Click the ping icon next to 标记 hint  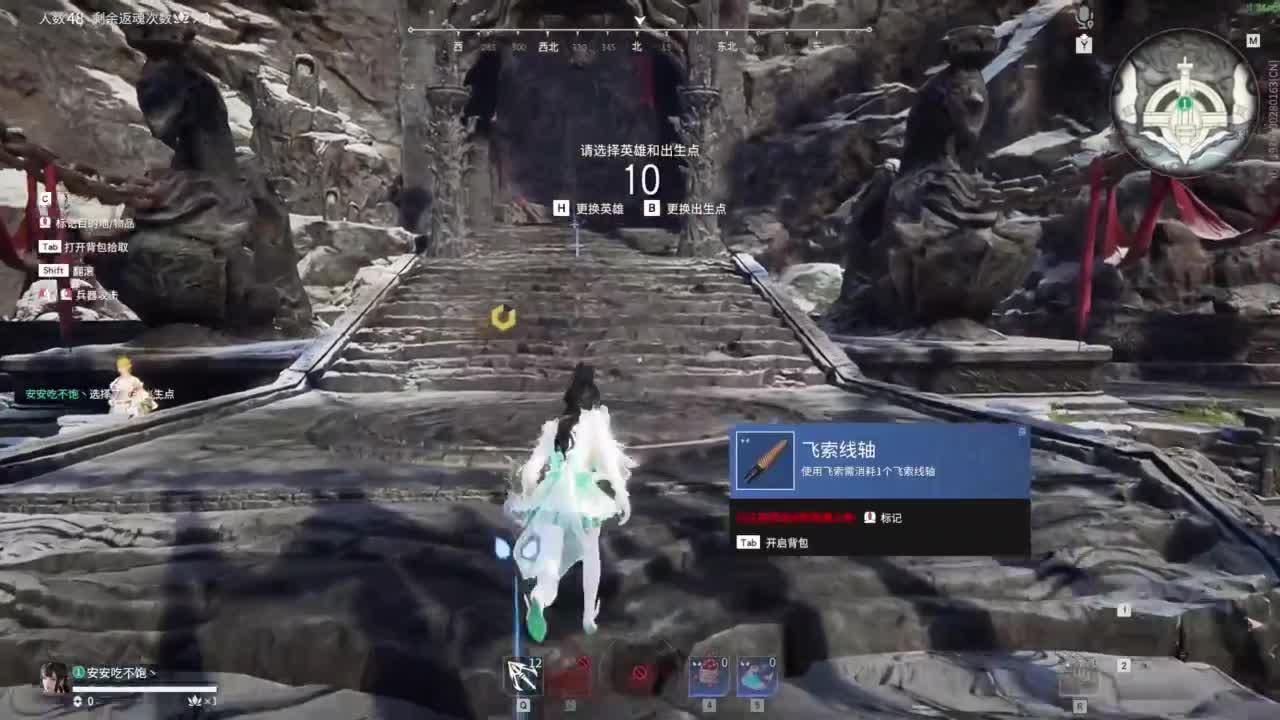(x=869, y=519)
